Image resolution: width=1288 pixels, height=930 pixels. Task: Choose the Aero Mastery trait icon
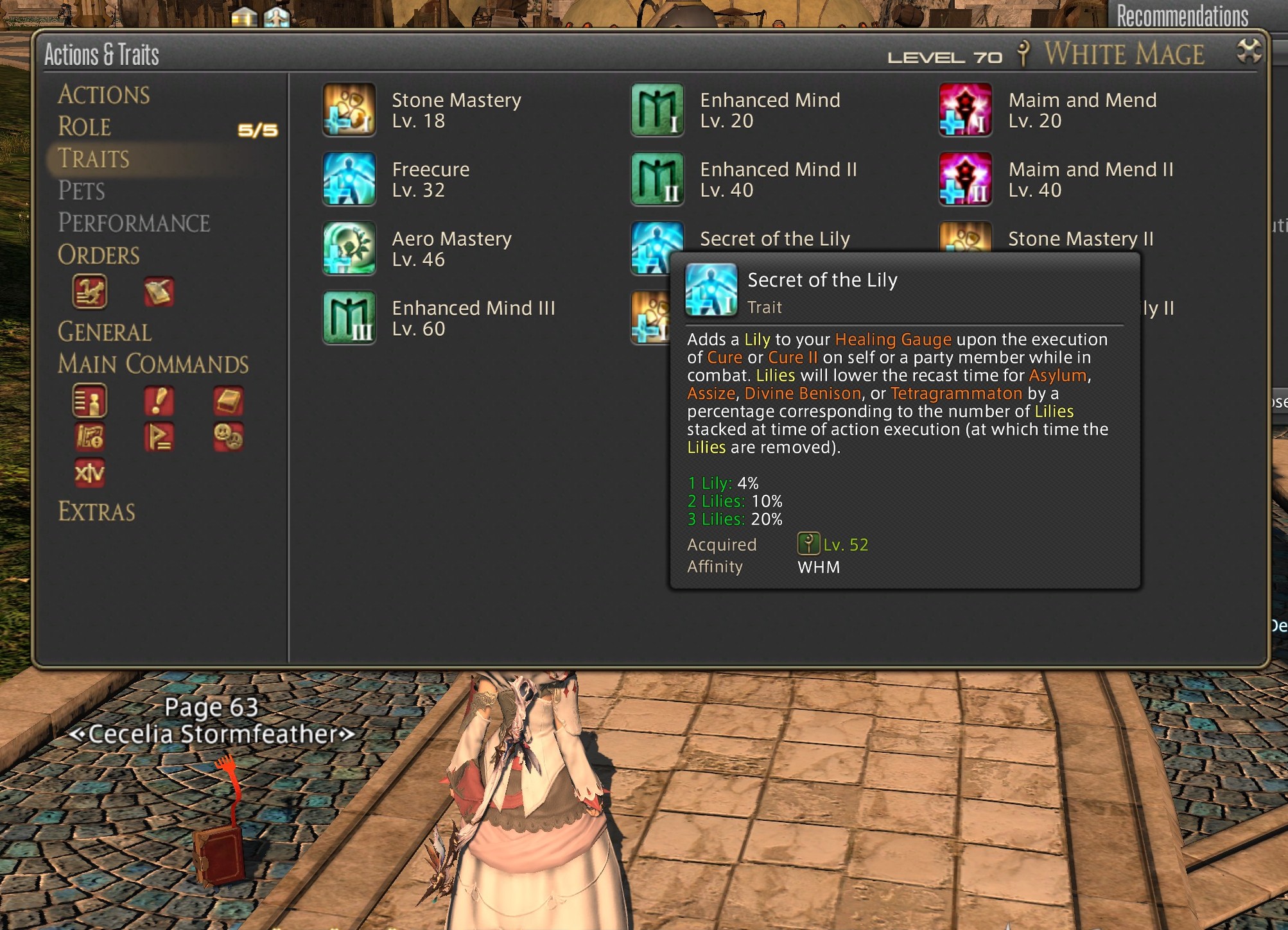tap(349, 248)
